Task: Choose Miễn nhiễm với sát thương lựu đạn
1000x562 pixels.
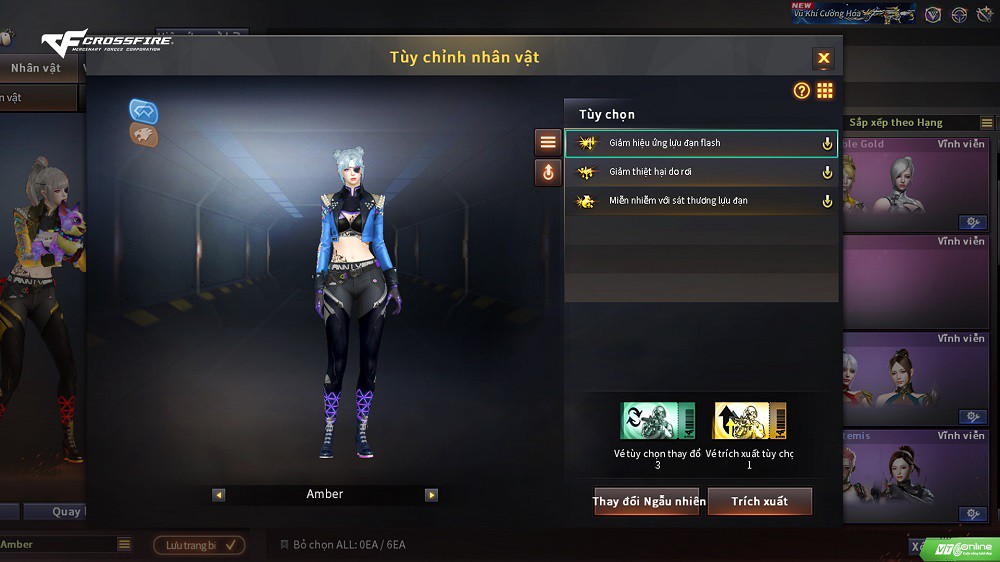Action: pos(700,201)
